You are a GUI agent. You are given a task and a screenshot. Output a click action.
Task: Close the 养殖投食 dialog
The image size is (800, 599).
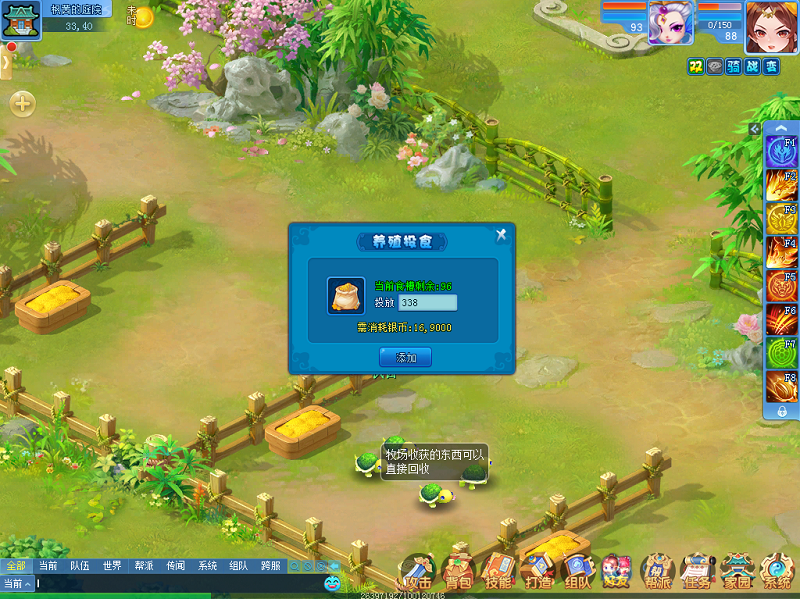point(502,235)
